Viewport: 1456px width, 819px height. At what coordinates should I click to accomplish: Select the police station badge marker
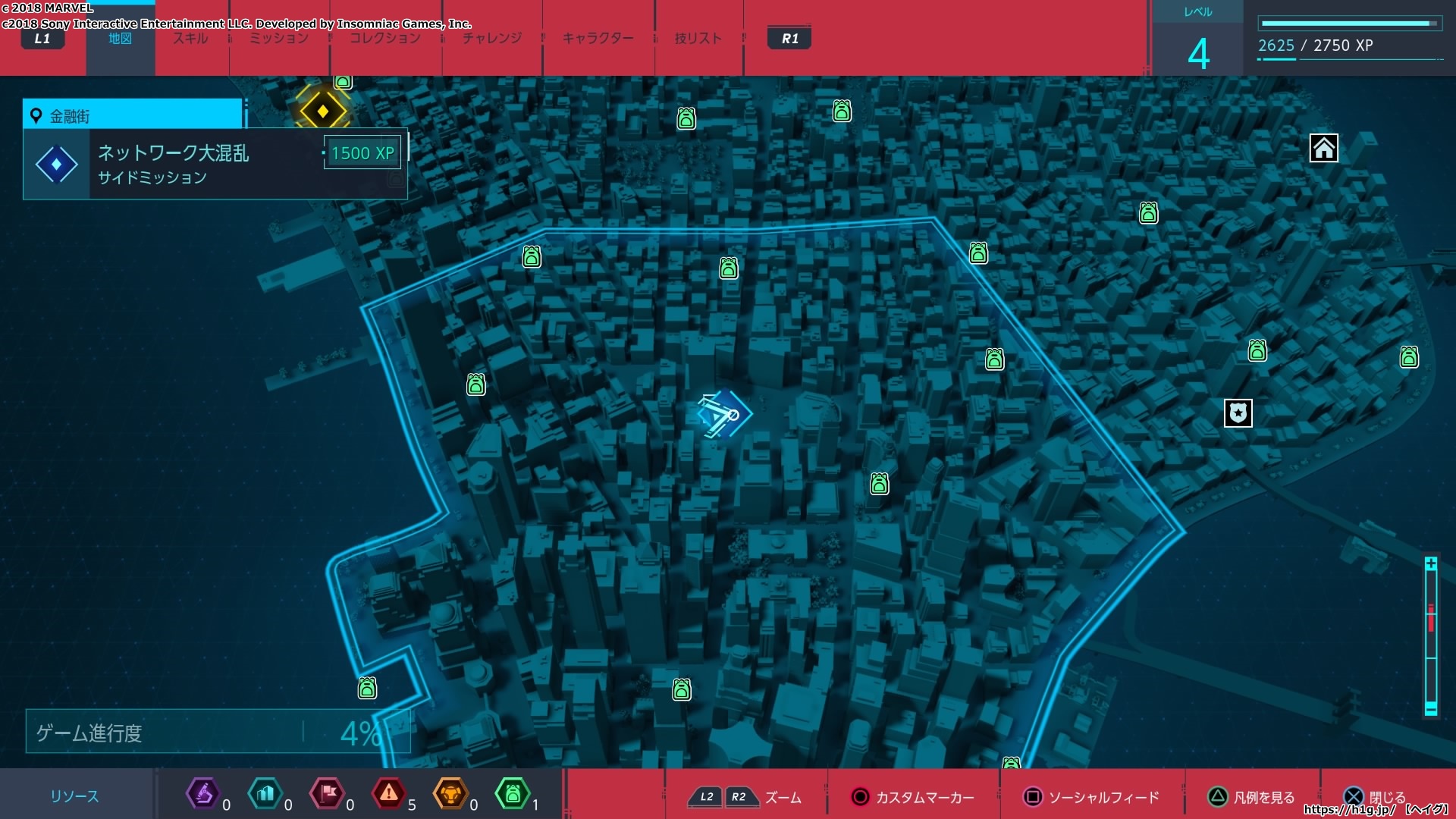pos(1238,413)
